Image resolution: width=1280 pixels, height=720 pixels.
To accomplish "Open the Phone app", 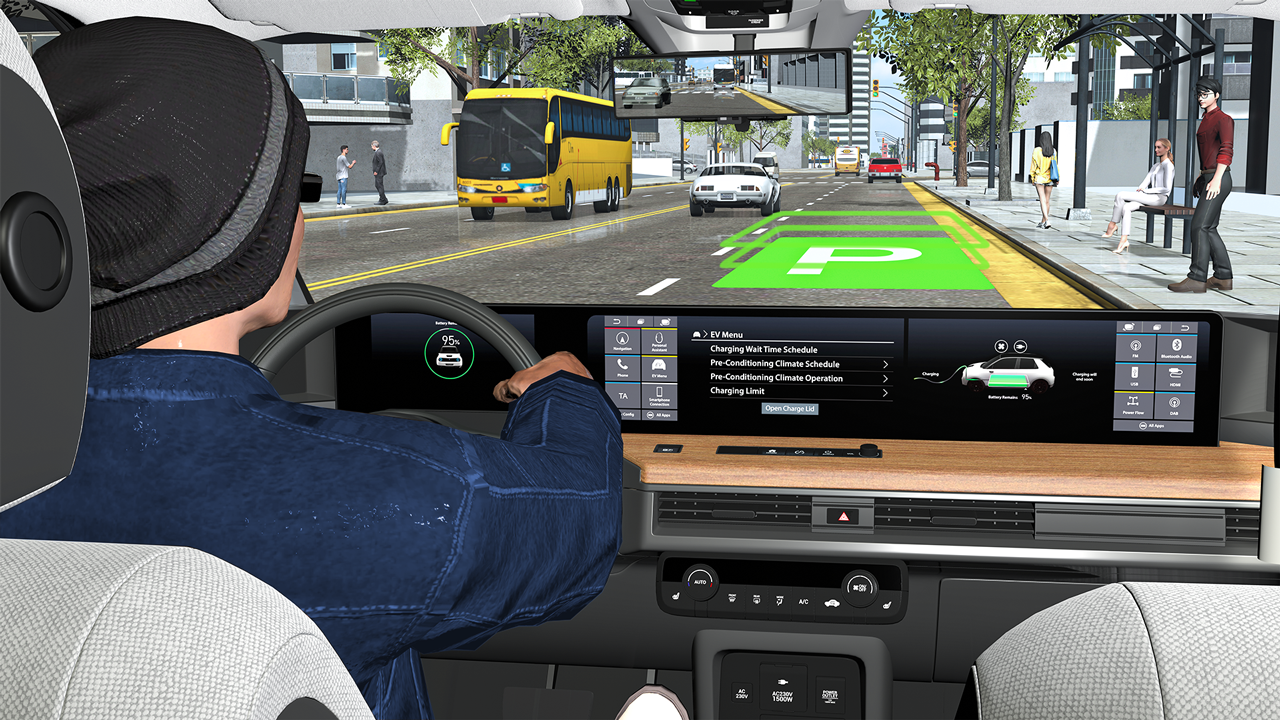I will point(623,366).
